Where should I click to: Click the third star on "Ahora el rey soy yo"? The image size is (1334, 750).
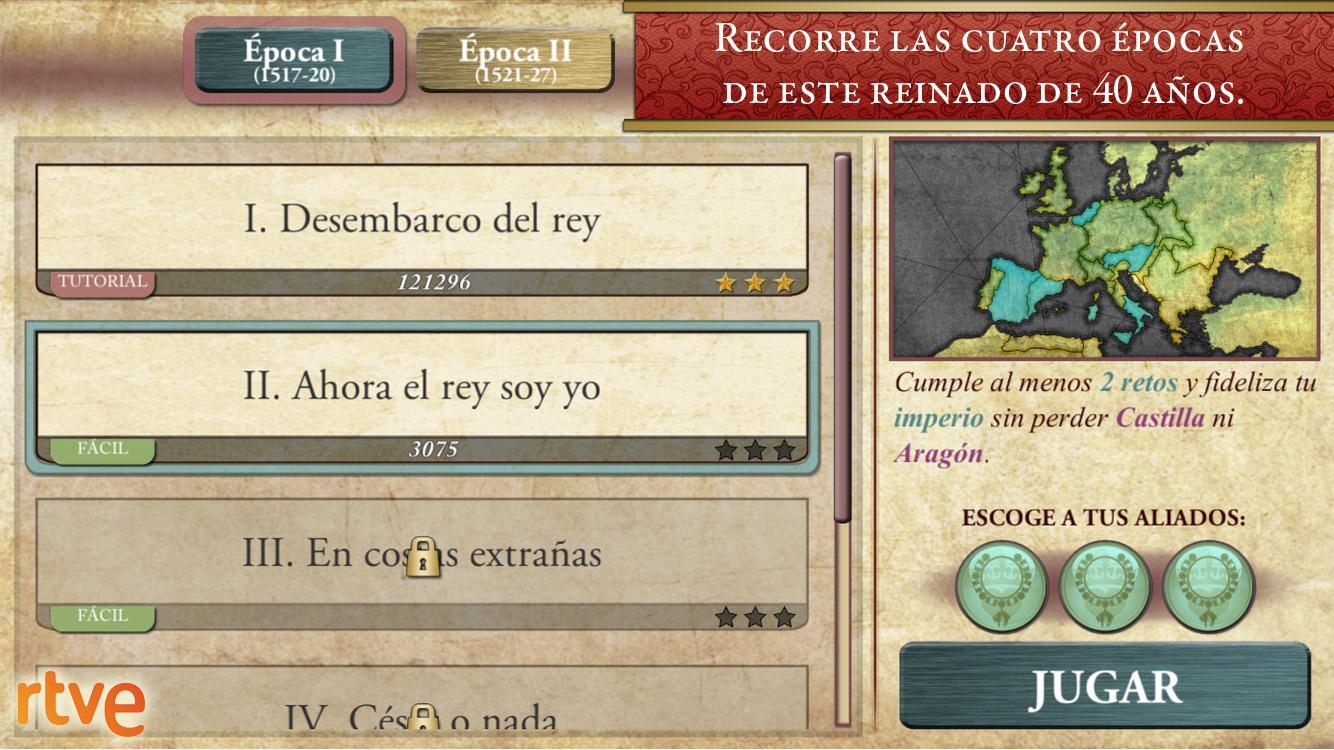(x=786, y=451)
